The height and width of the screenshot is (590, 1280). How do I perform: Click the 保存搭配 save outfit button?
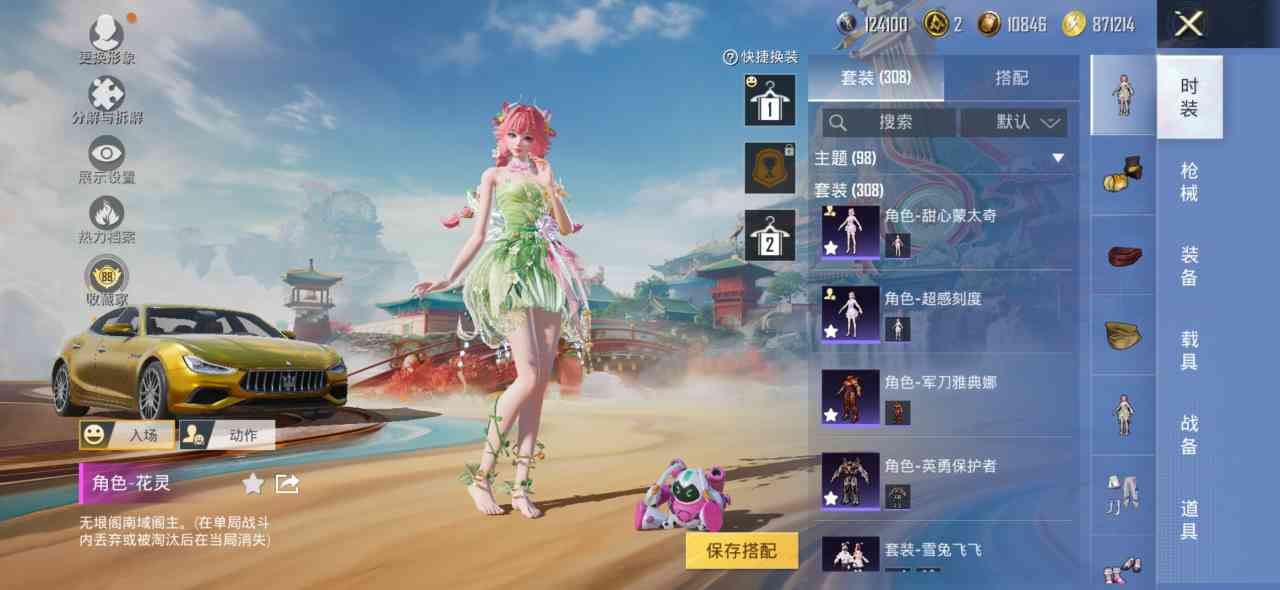742,550
